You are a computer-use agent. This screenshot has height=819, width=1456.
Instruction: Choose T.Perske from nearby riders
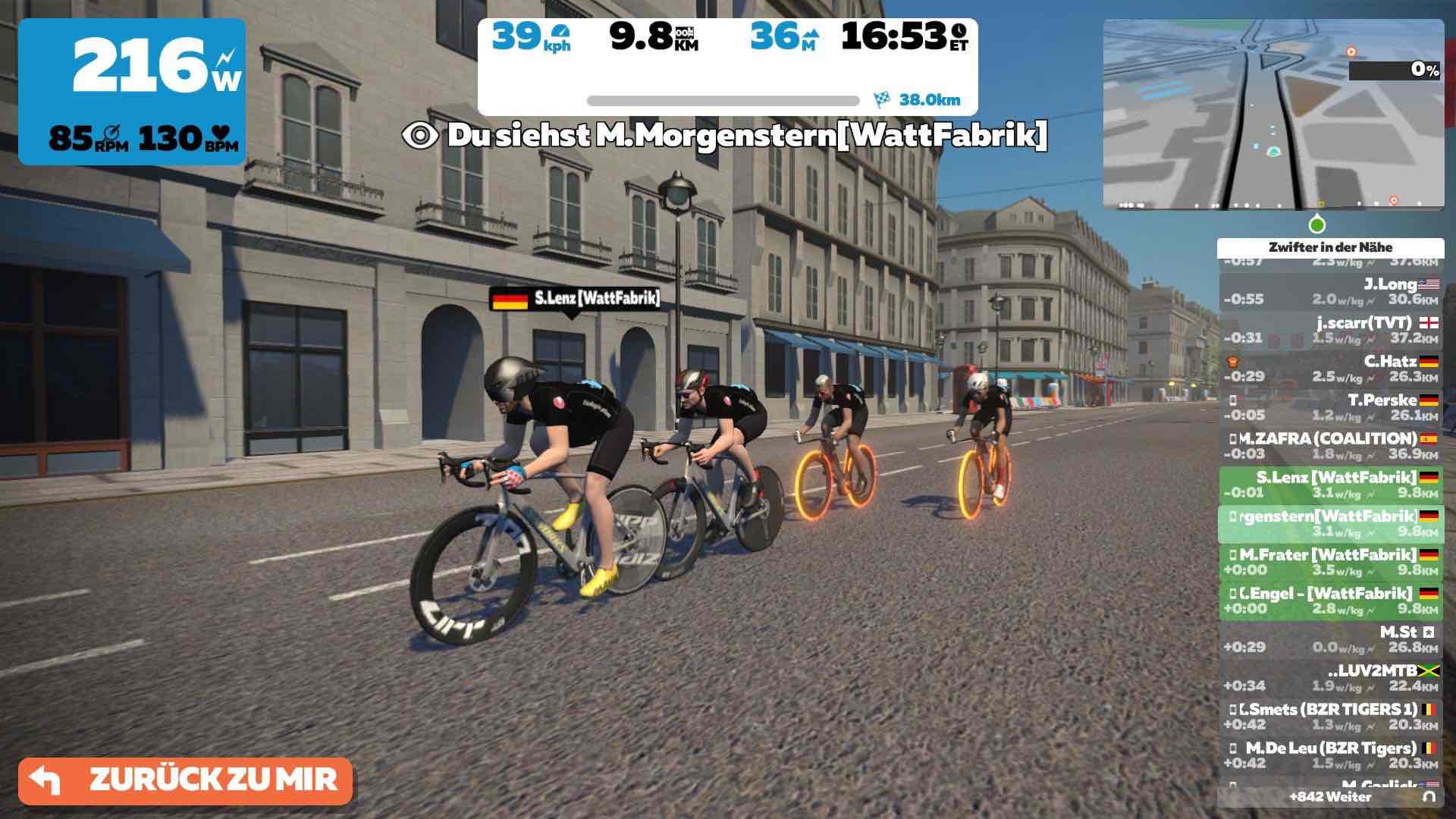pos(1331,407)
